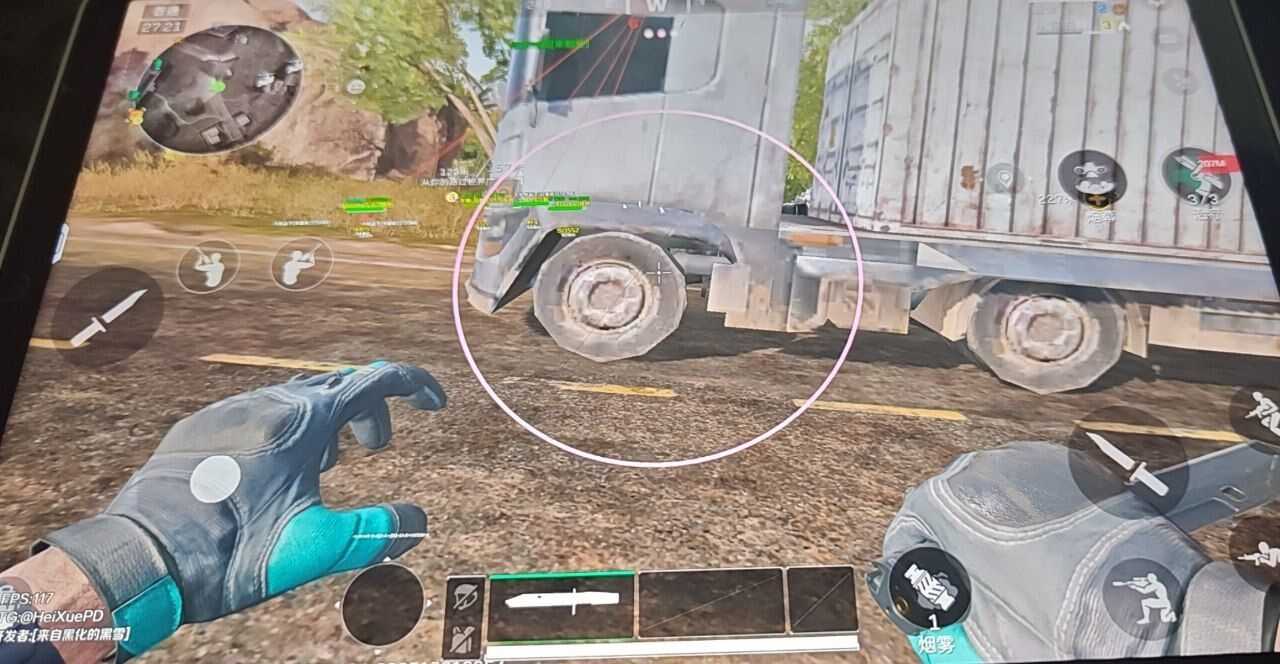Lean left with the peek-left button
The width and height of the screenshot is (1280, 664).
coord(208,266)
